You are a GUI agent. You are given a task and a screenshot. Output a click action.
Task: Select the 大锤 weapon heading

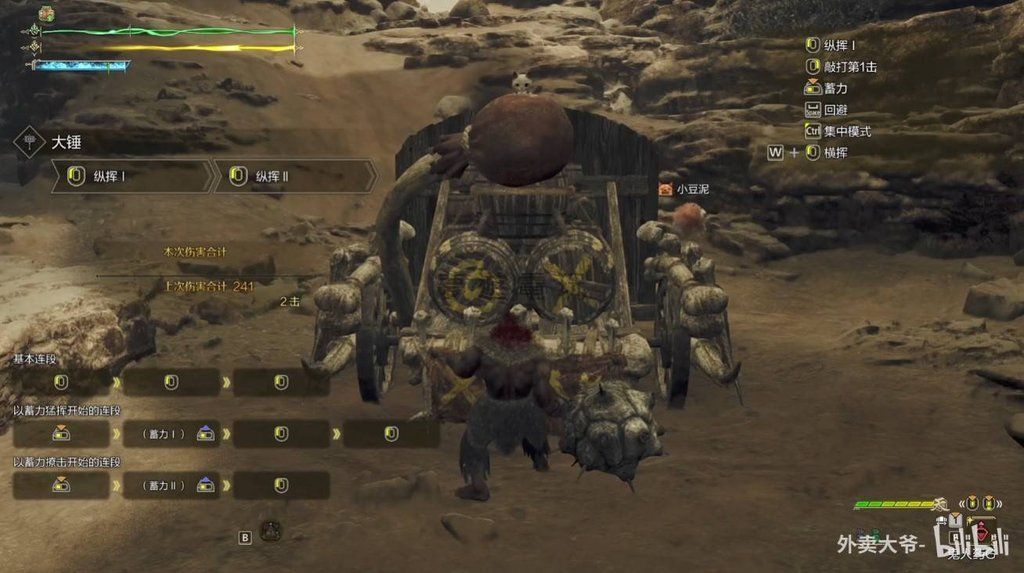[x=66, y=143]
